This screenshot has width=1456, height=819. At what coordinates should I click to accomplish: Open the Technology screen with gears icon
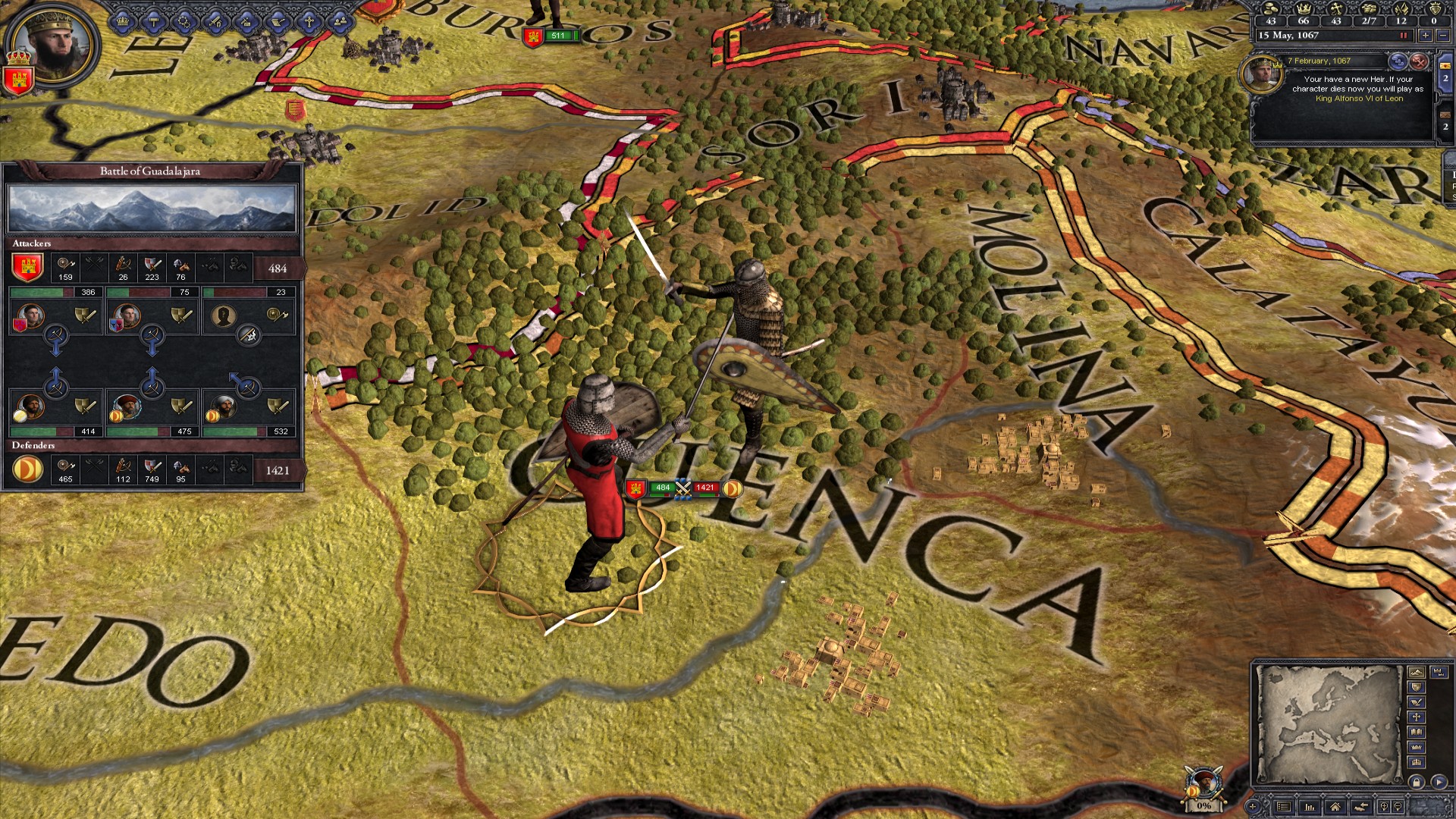pos(184,21)
